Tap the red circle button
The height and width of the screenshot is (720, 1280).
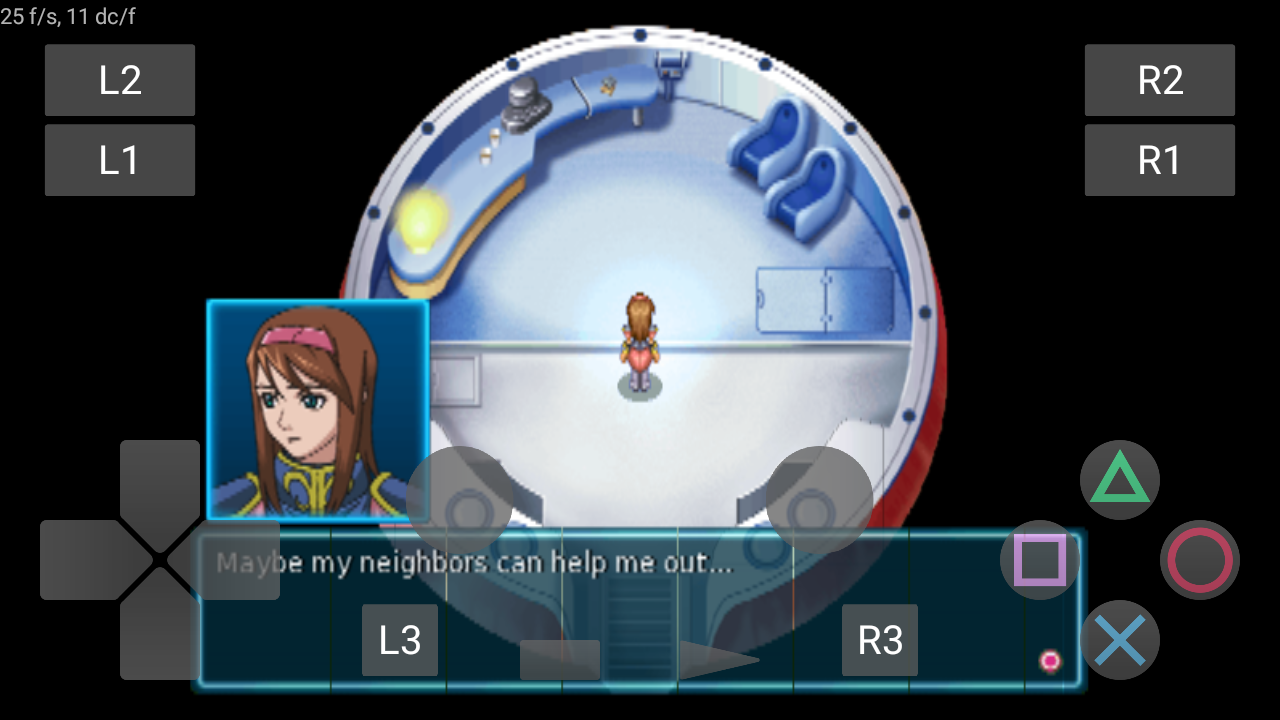1200,560
